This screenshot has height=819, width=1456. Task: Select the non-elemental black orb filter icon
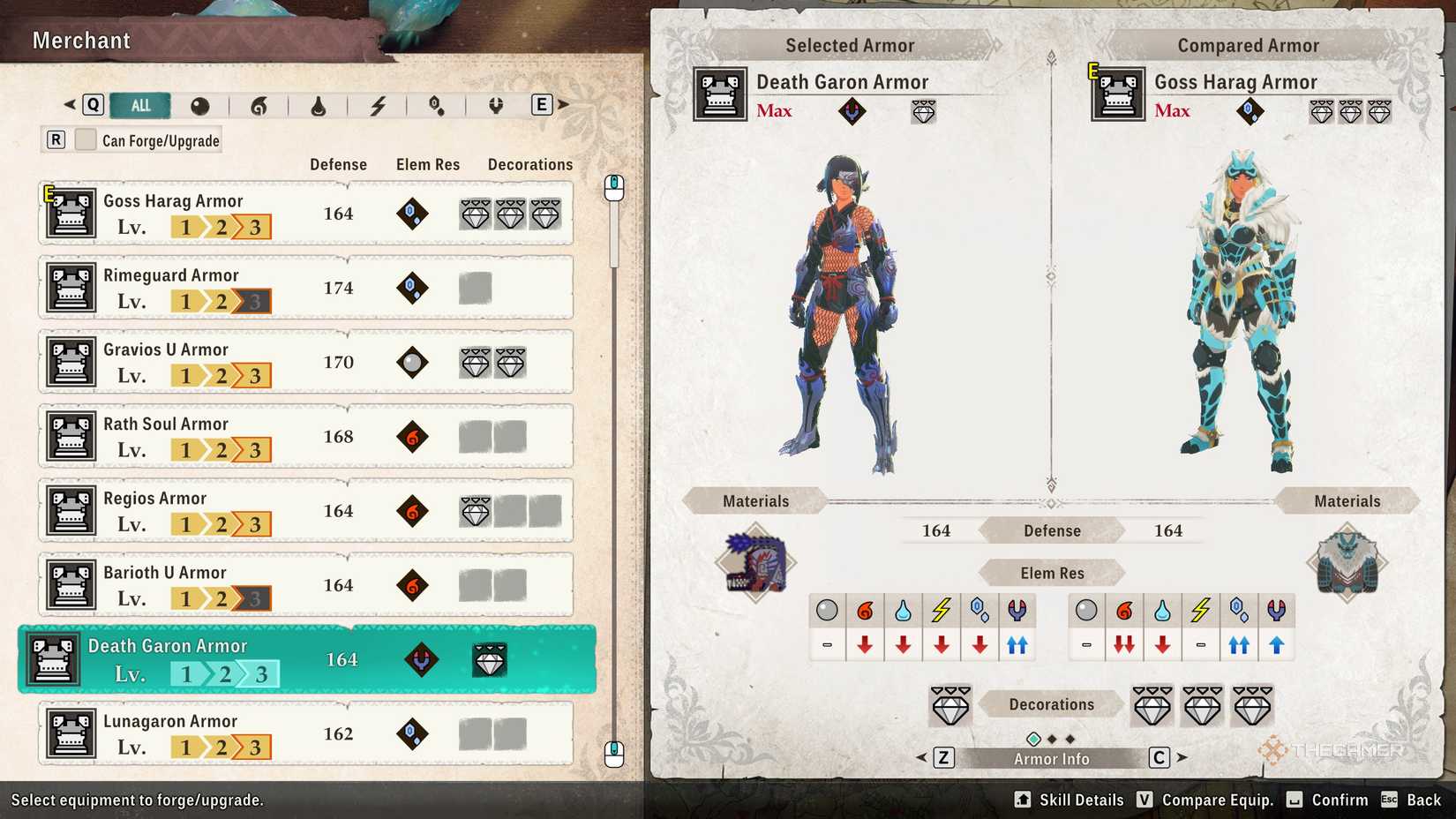pos(201,105)
